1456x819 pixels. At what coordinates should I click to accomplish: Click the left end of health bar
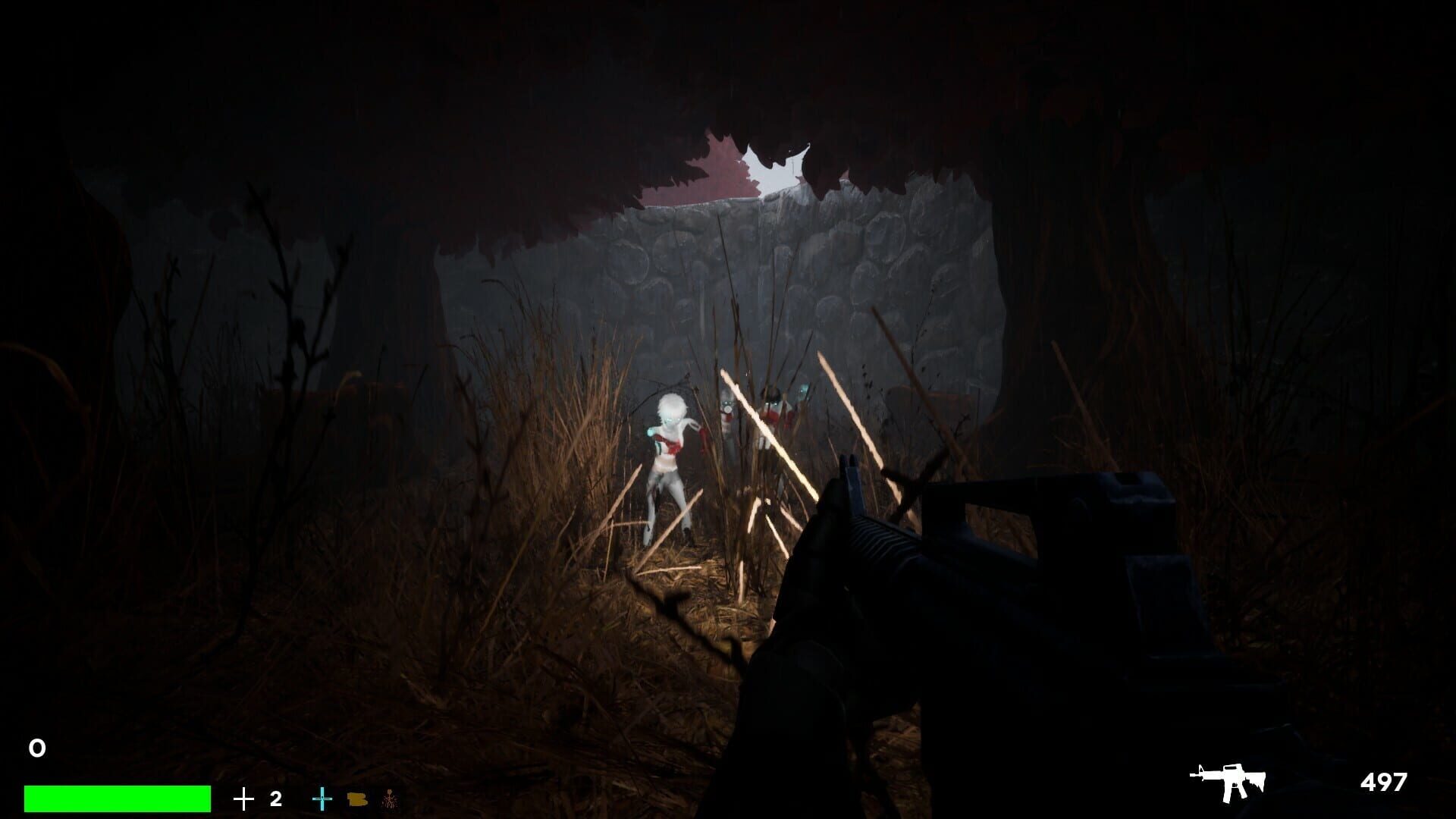coord(30,798)
